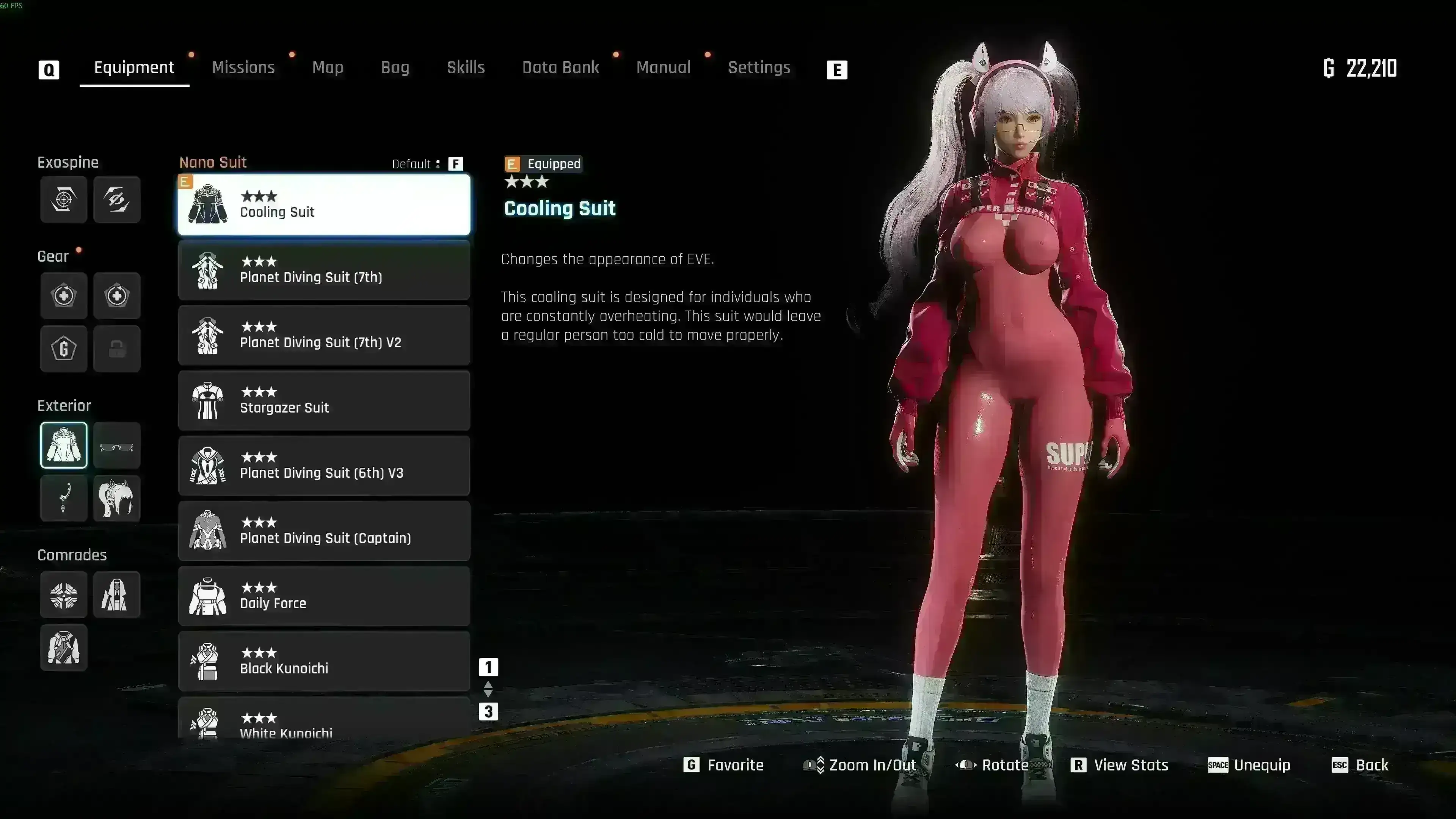Open View Stats
The width and height of the screenshot is (1456, 819).
pos(1119,765)
